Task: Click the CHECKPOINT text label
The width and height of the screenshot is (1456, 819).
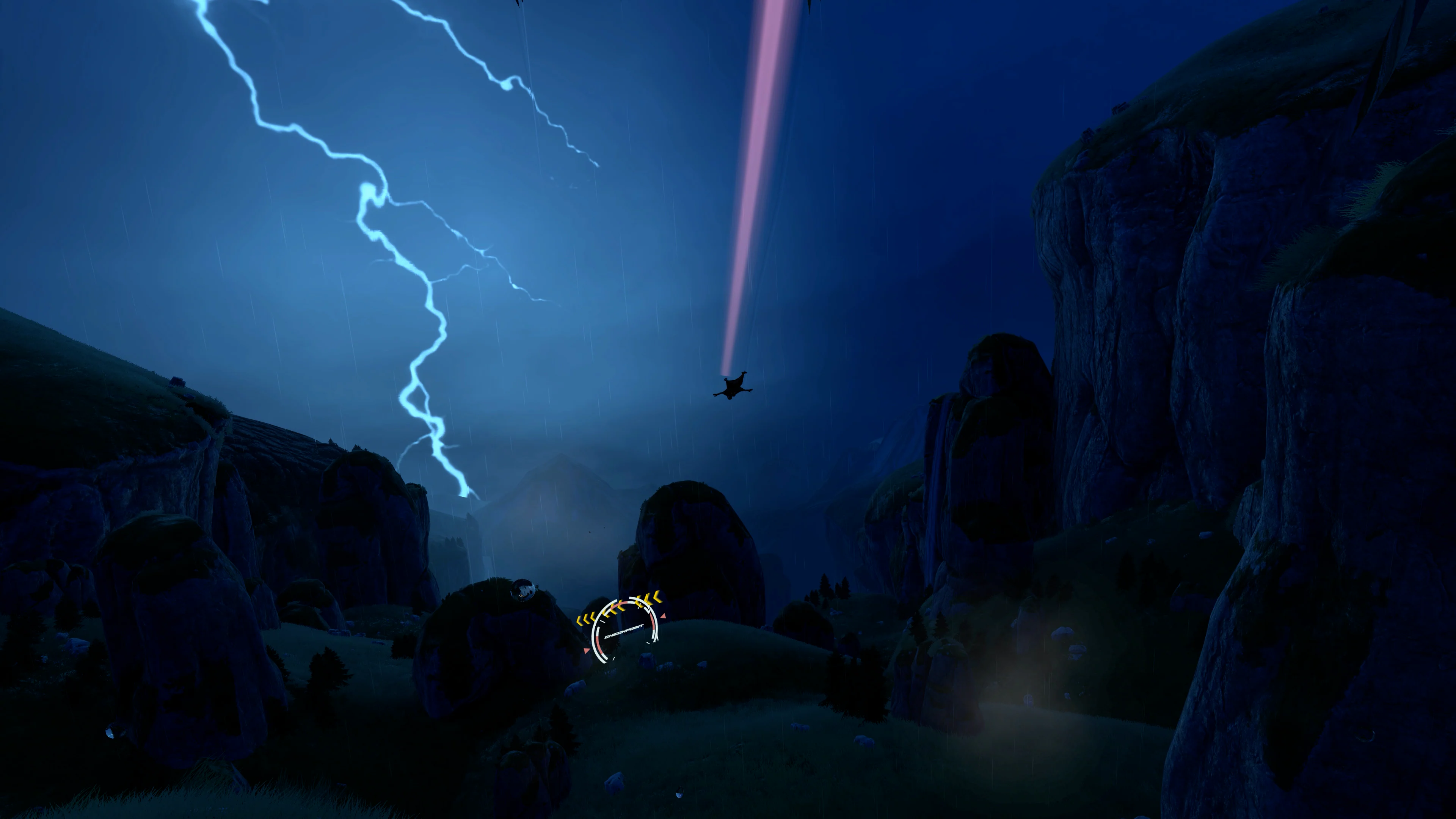Action: click(x=624, y=632)
